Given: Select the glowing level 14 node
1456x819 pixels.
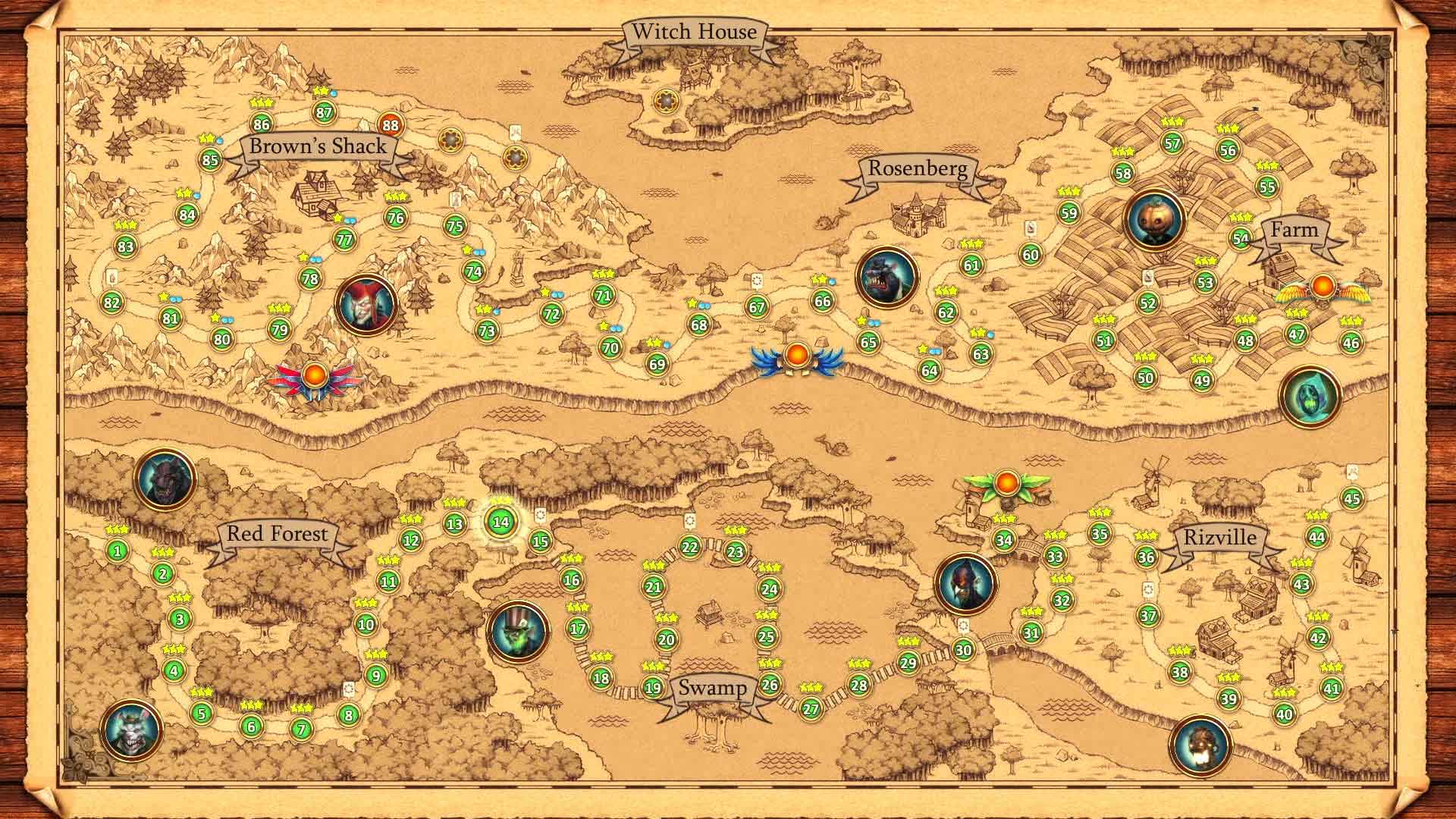Looking at the screenshot, I should pyautogui.click(x=500, y=523).
